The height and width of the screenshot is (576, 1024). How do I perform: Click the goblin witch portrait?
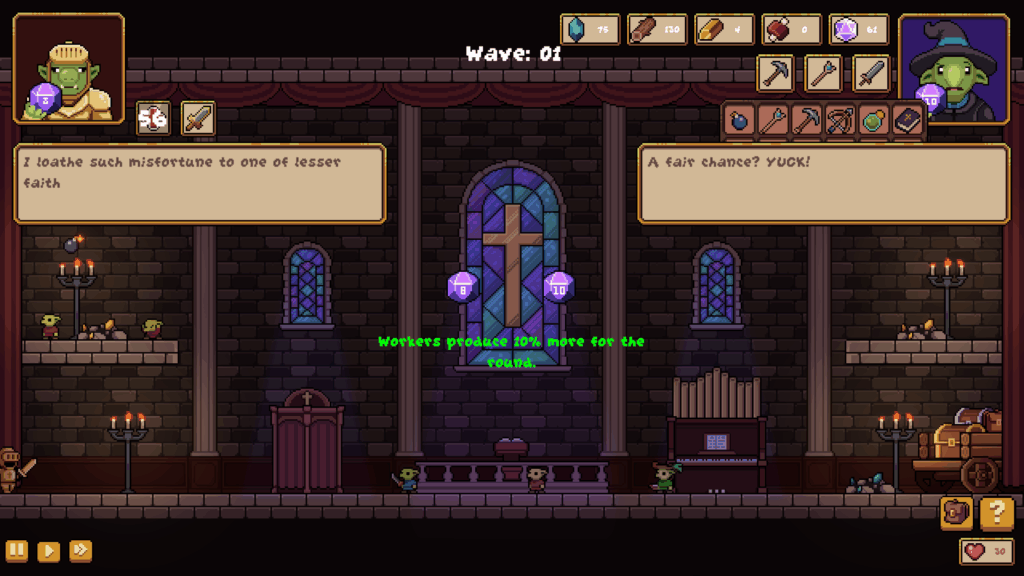(954, 68)
